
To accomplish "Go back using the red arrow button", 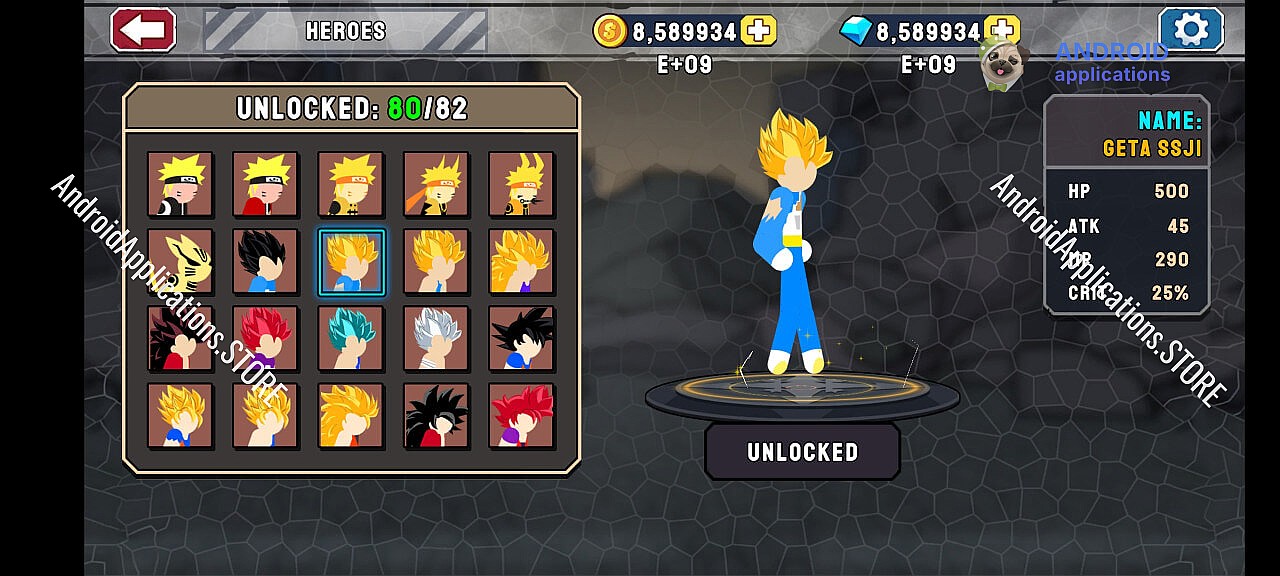I will coord(143,30).
